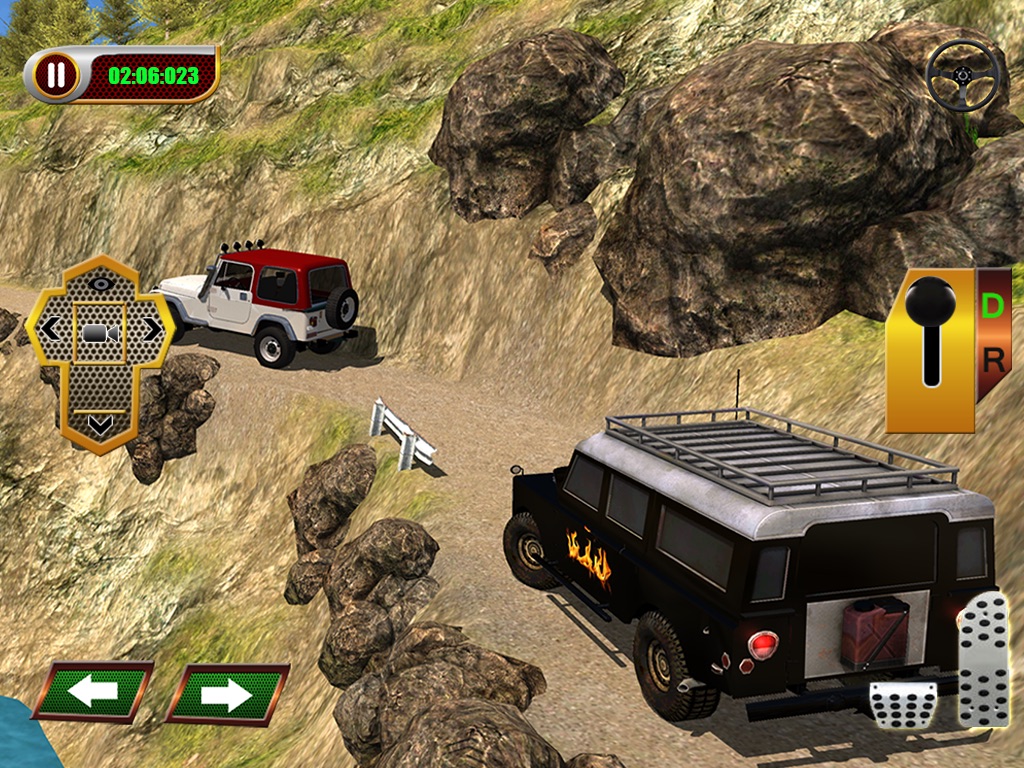Steer right with the green right arrow
Image resolution: width=1024 pixels, height=768 pixels.
coord(227,693)
